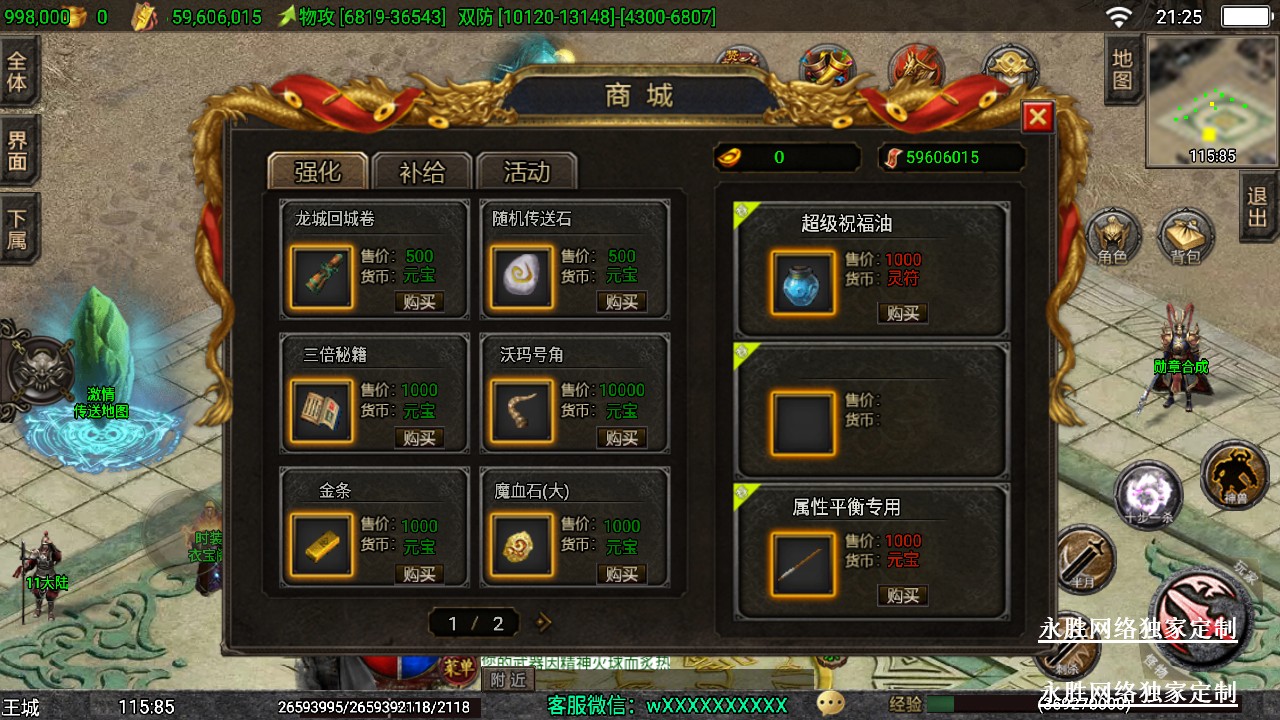Viewport: 1280px width, 720px height.
Task: Open the 地图 map button
Action: [1123, 69]
